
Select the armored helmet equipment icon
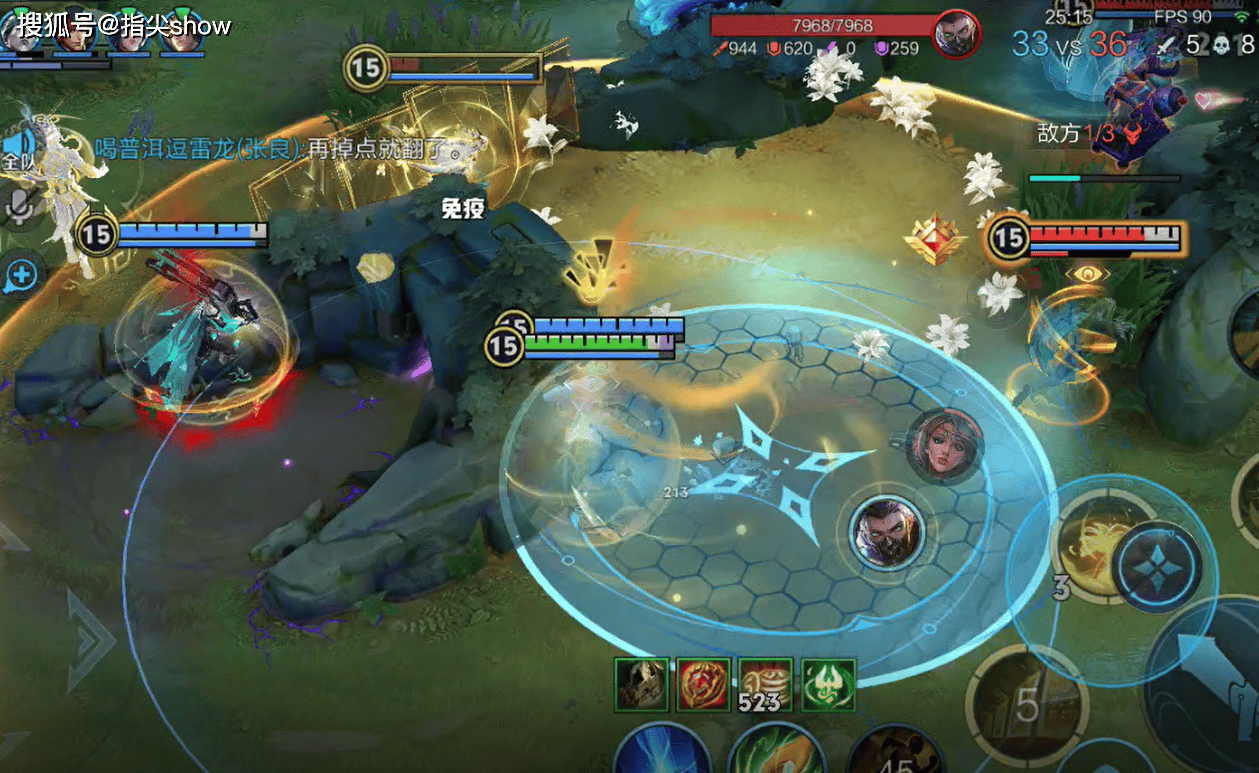pos(641,685)
